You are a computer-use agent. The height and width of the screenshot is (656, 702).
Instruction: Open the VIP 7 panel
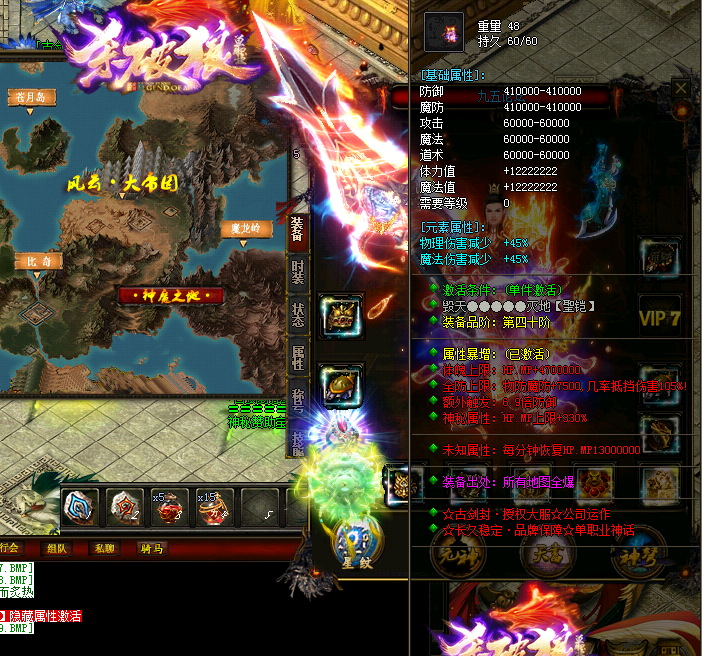point(661,317)
